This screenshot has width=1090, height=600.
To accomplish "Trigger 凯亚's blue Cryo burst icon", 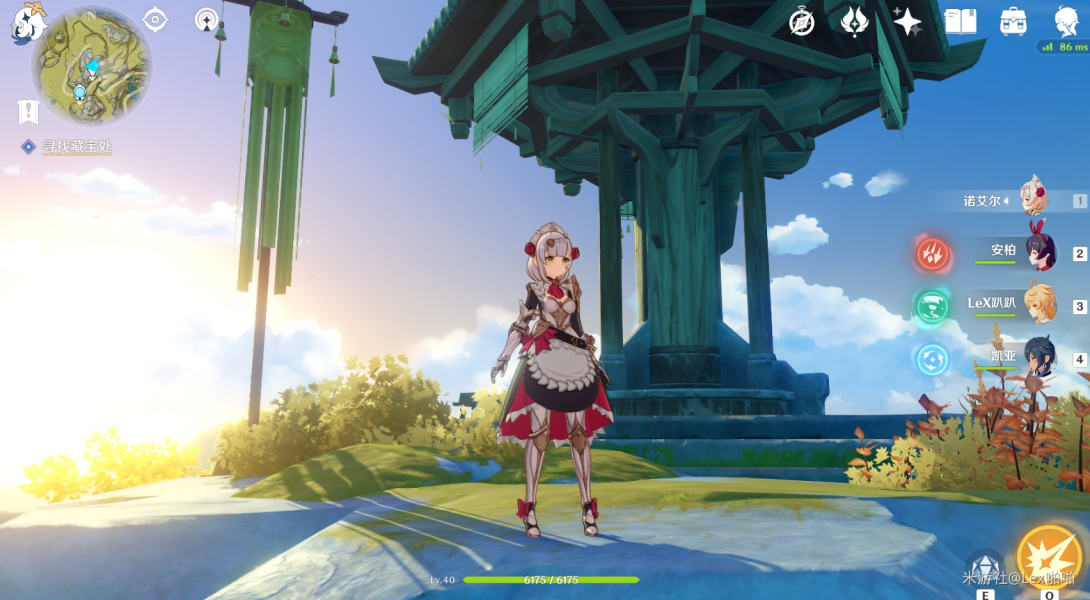I will [x=933, y=358].
